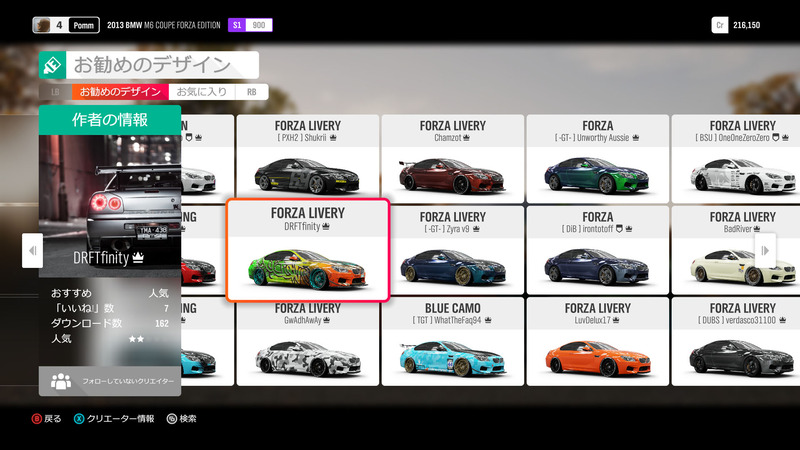The height and width of the screenshot is (450, 800).
Task: Select the お勧めのデザイン tab
Action: (120, 92)
